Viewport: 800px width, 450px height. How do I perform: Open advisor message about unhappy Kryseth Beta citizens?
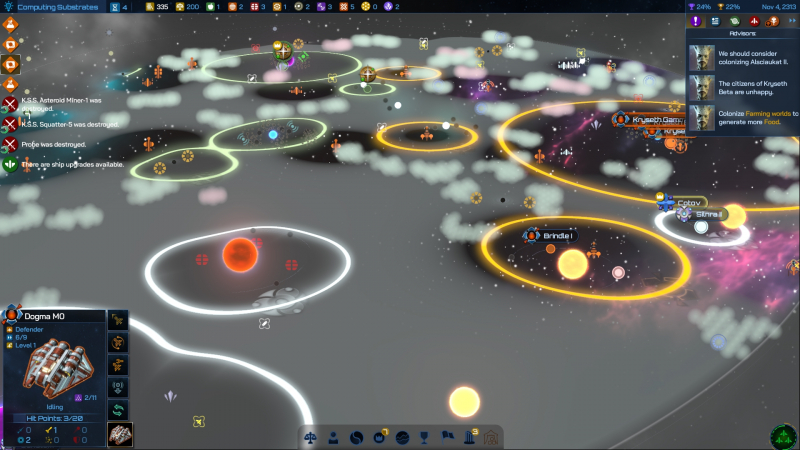(x=743, y=86)
